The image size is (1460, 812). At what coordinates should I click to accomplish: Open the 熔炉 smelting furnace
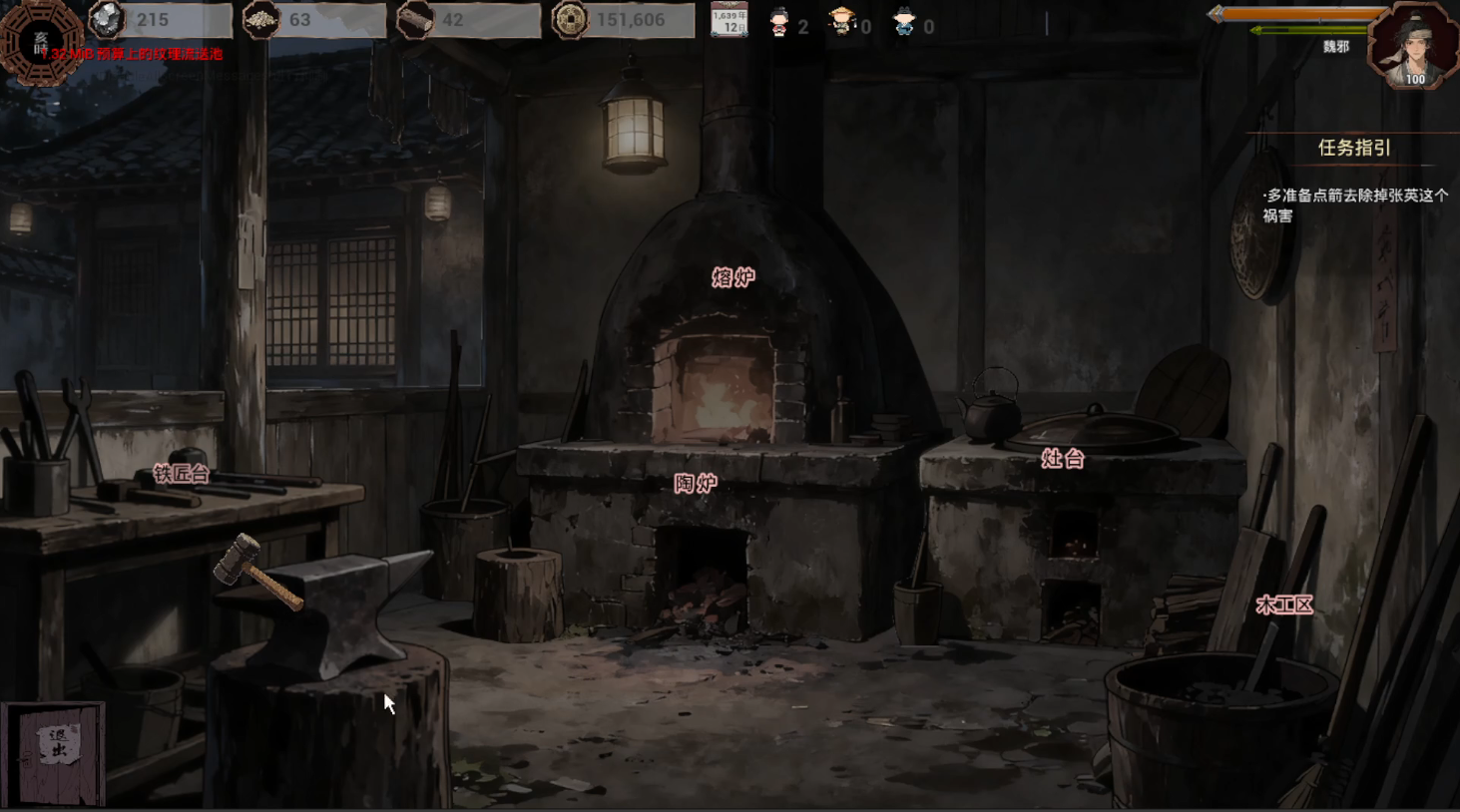tap(733, 277)
